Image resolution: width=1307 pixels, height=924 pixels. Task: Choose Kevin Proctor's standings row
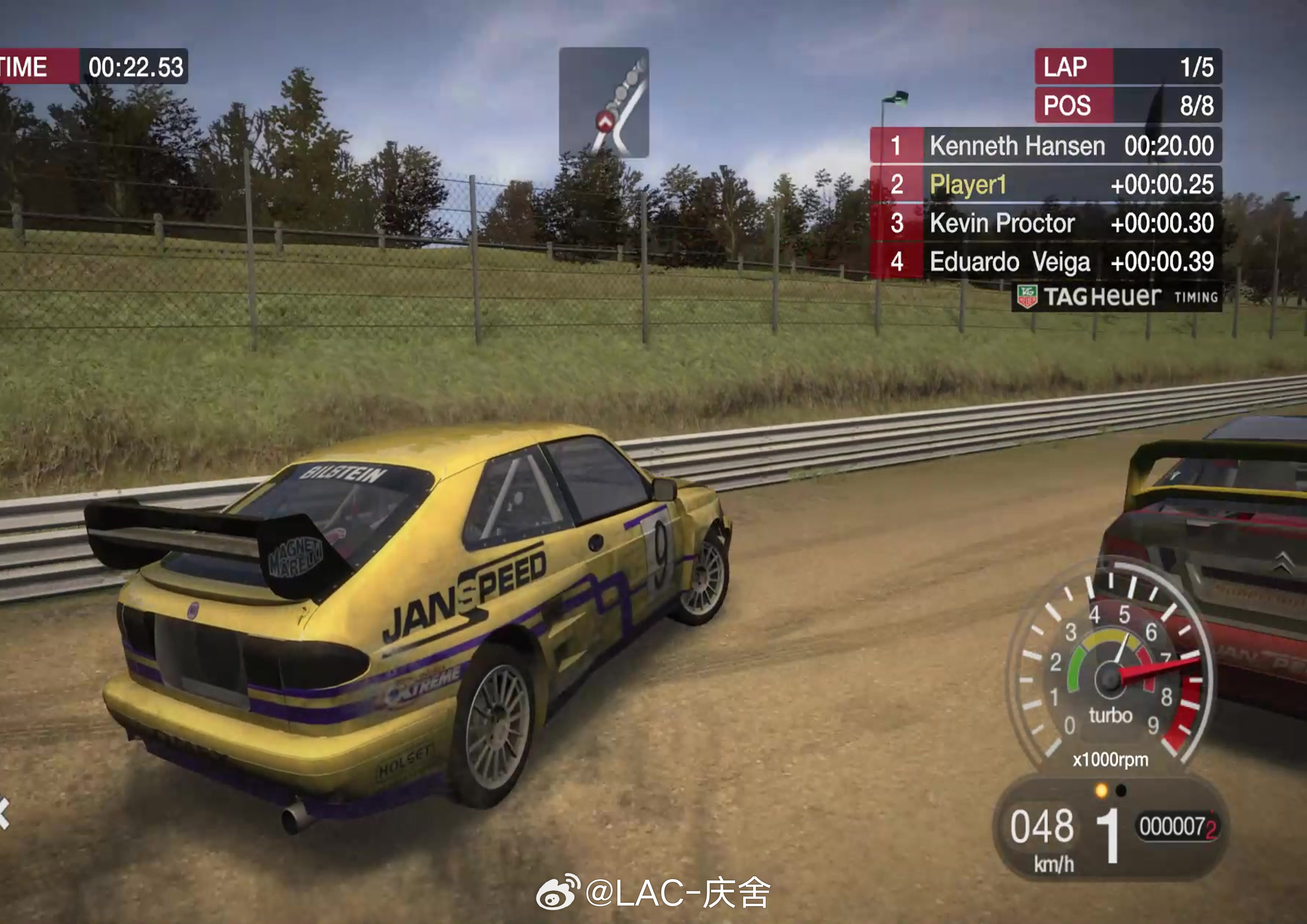click(1046, 223)
